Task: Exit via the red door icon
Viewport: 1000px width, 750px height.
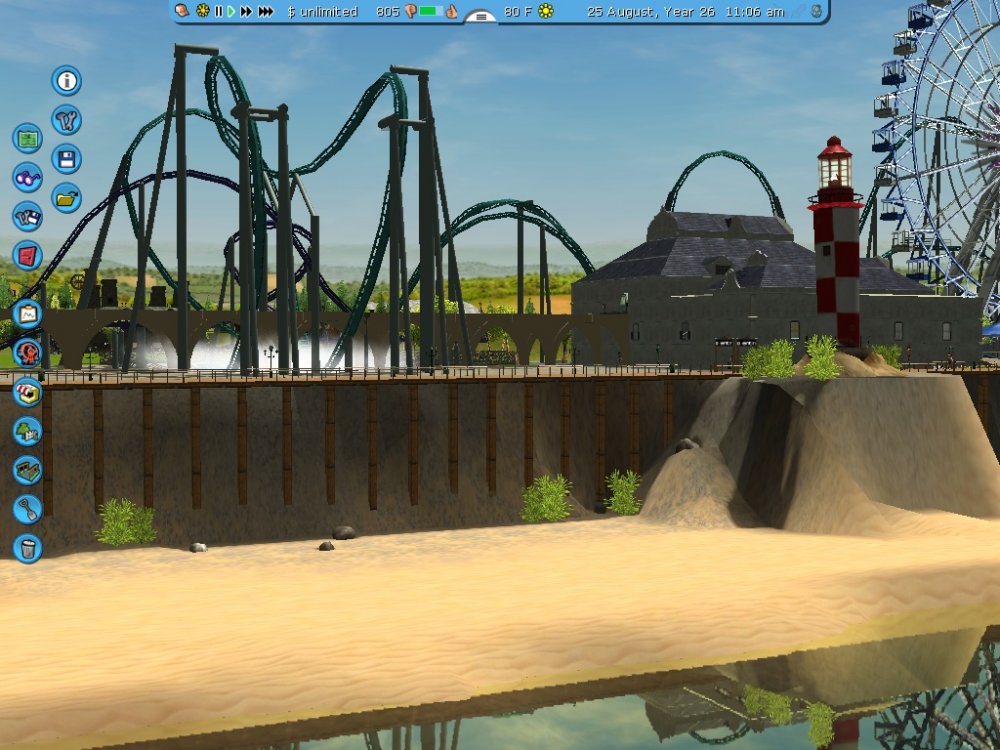Action: pos(27,255)
